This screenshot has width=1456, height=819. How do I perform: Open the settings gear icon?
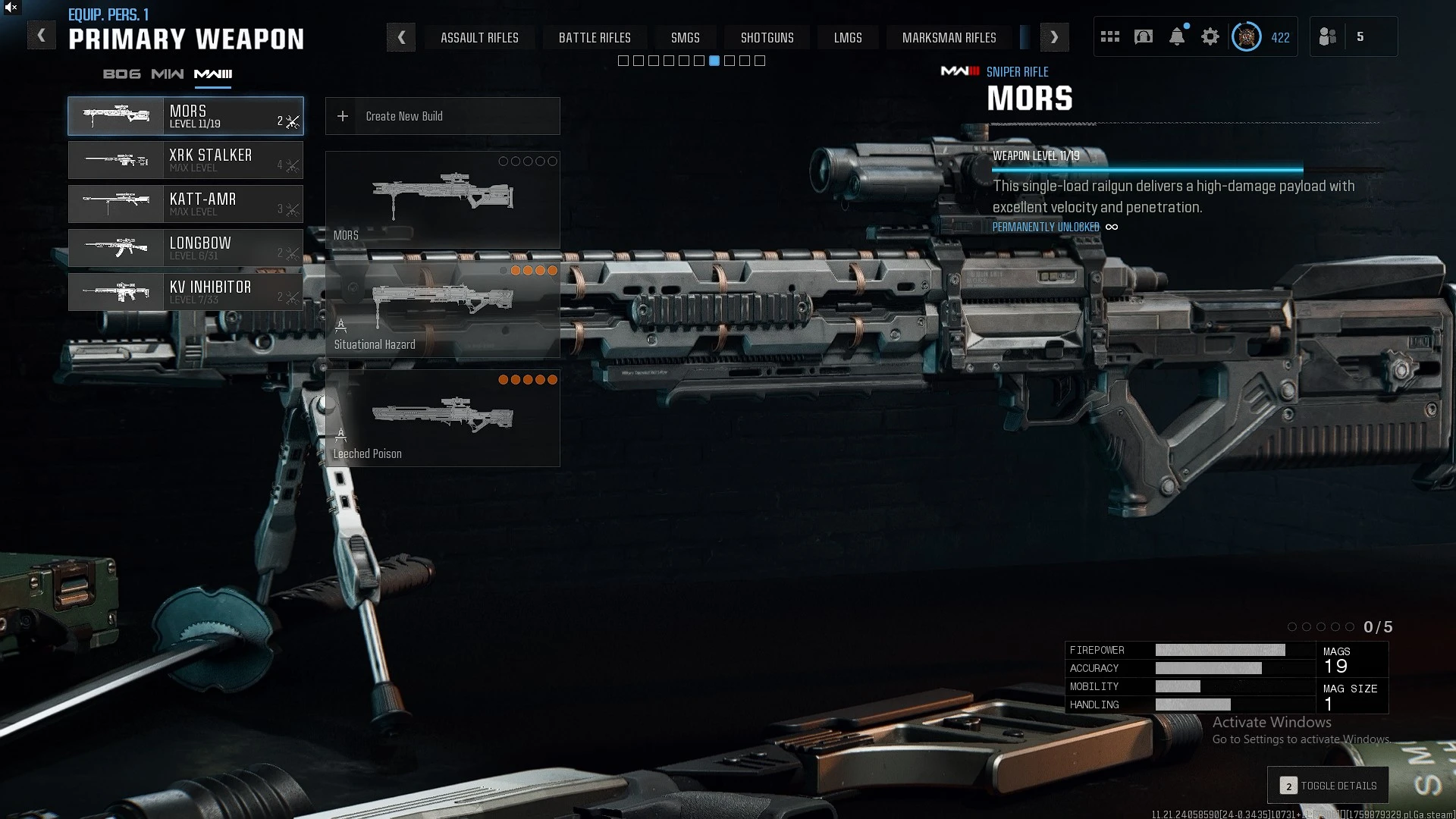click(x=1210, y=36)
